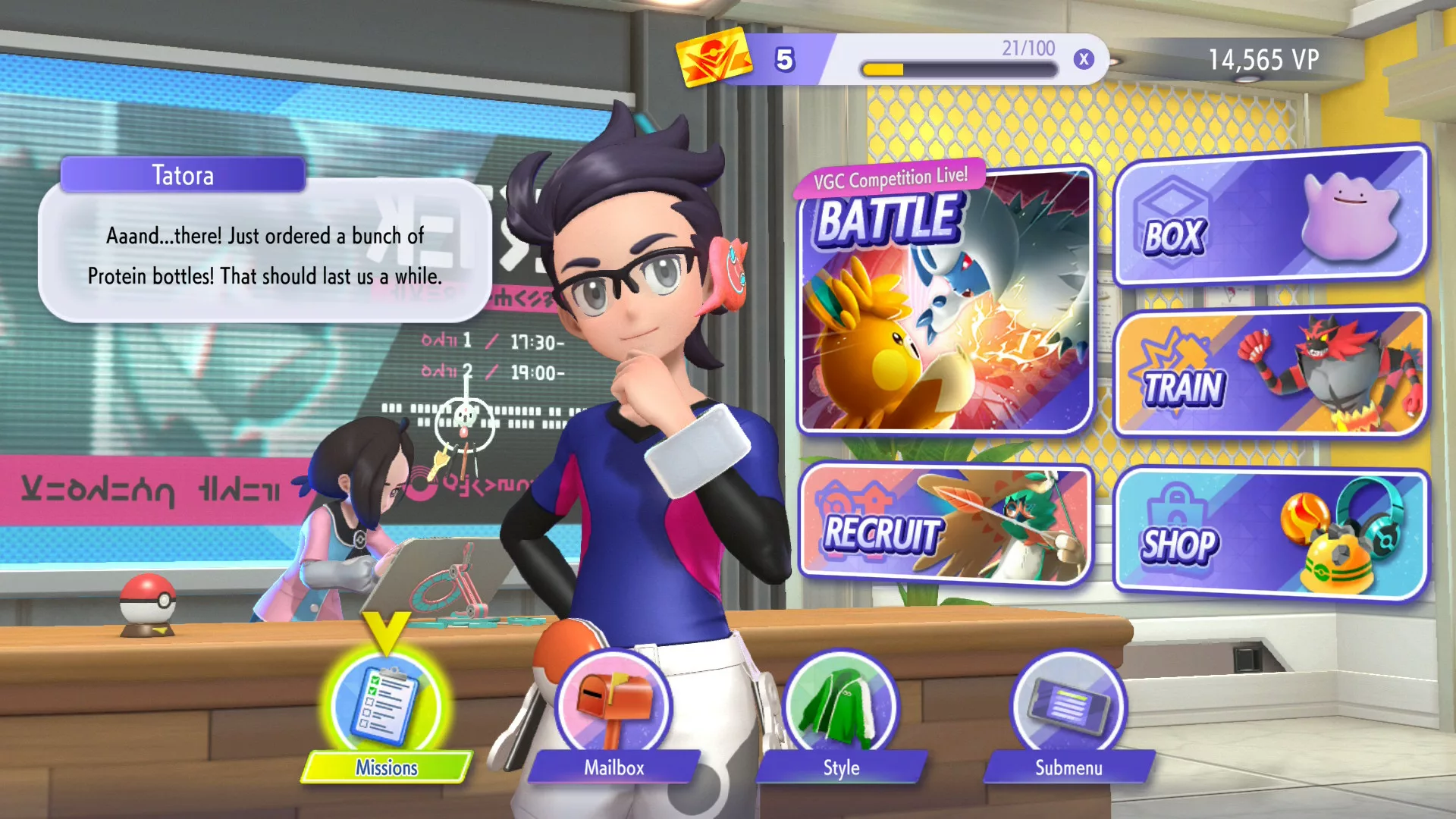Viewport: 1456px width, 819px height.
Task: Select the Train panel
Action: pyautogui.click(x=1271, y=373)
